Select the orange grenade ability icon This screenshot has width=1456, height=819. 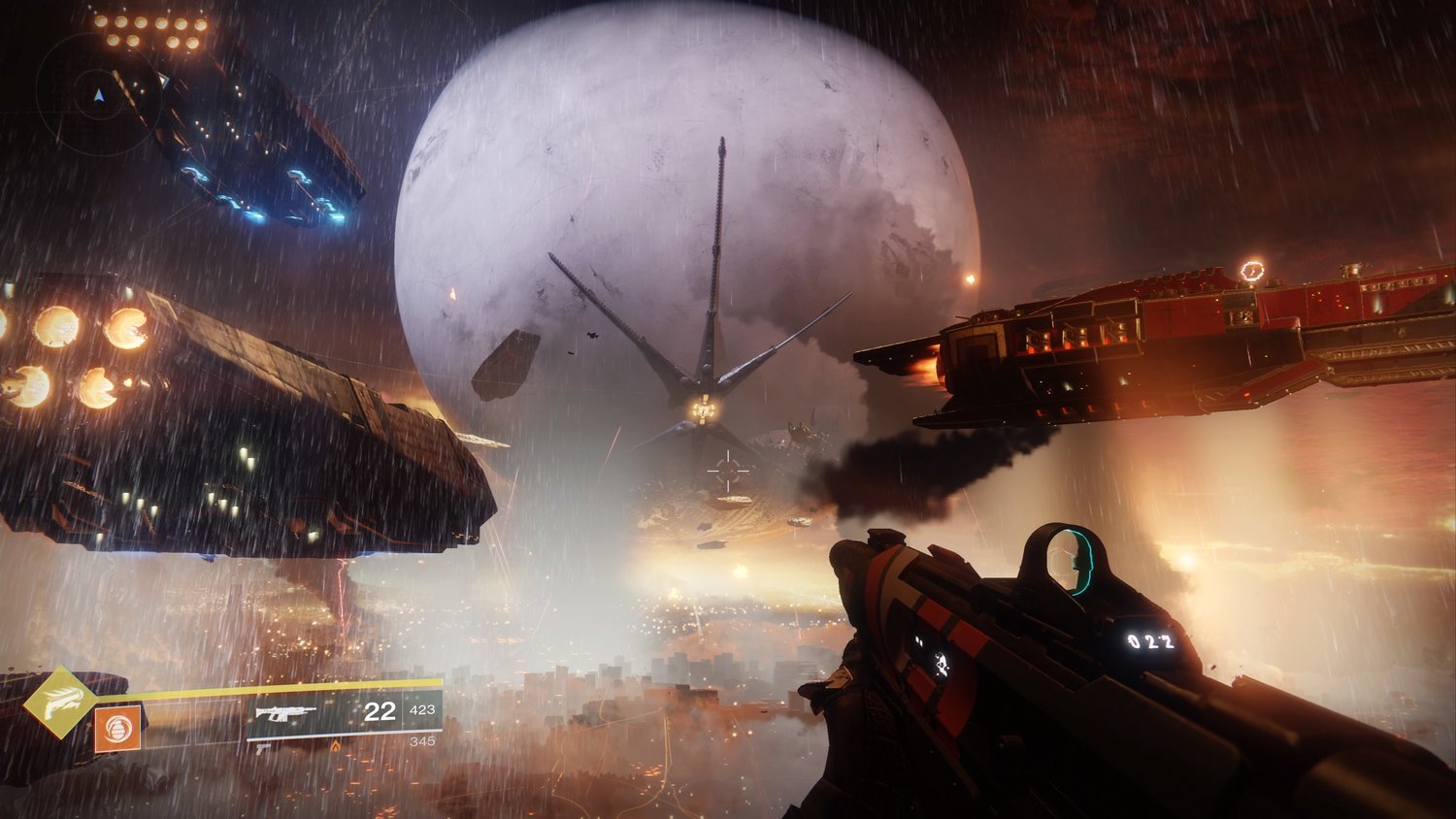[x=117, y=729]
